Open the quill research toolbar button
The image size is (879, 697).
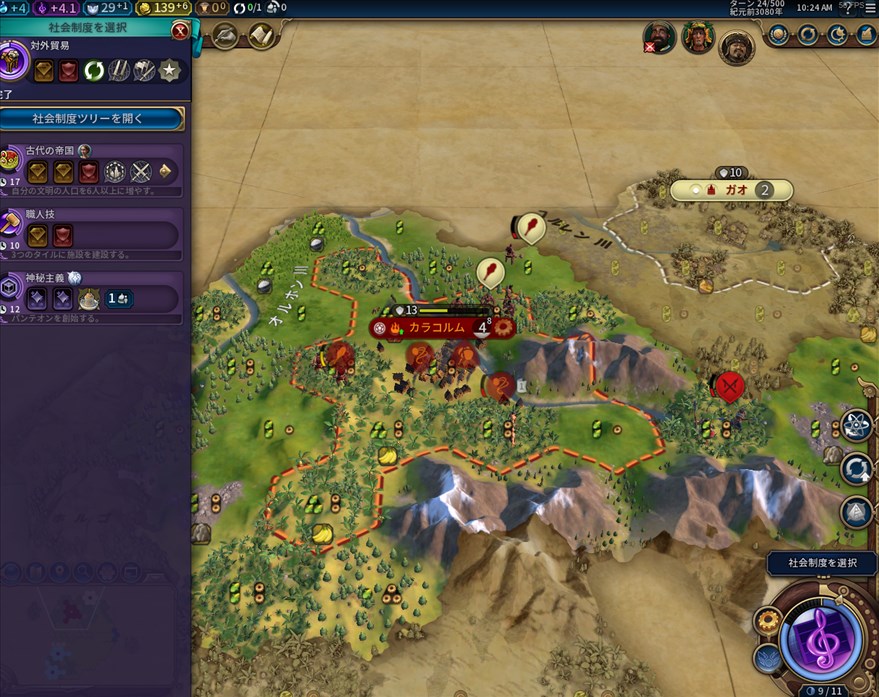click(225, 37)
